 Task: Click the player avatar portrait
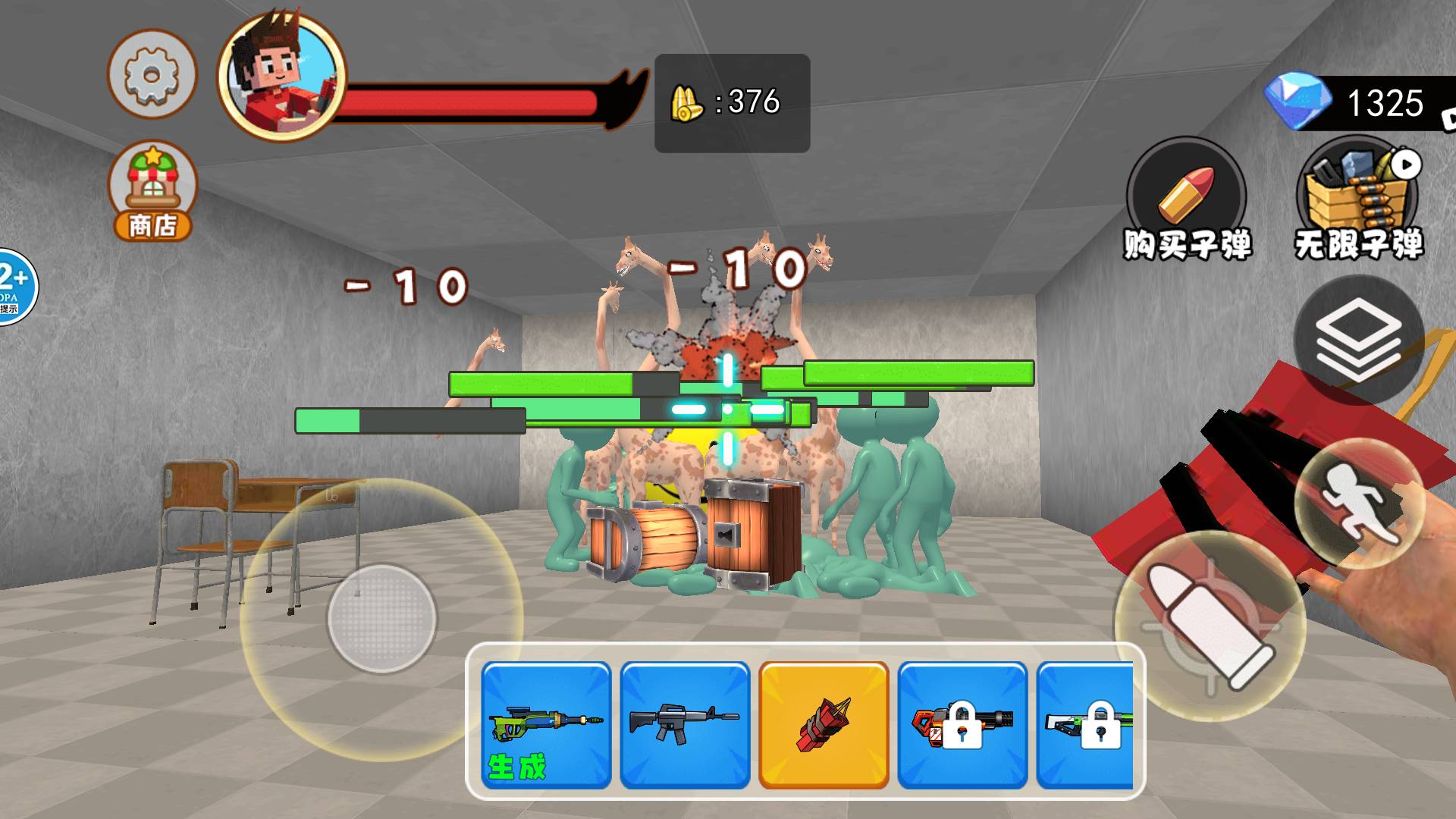click(x=281, y=76)
